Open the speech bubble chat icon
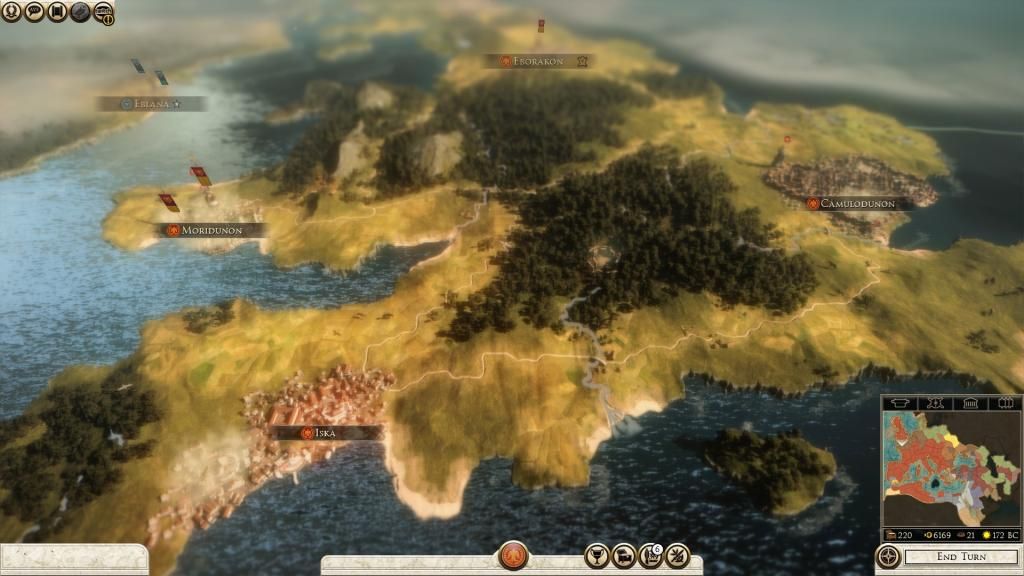The image size is (1024, 576). click(34, 12)
